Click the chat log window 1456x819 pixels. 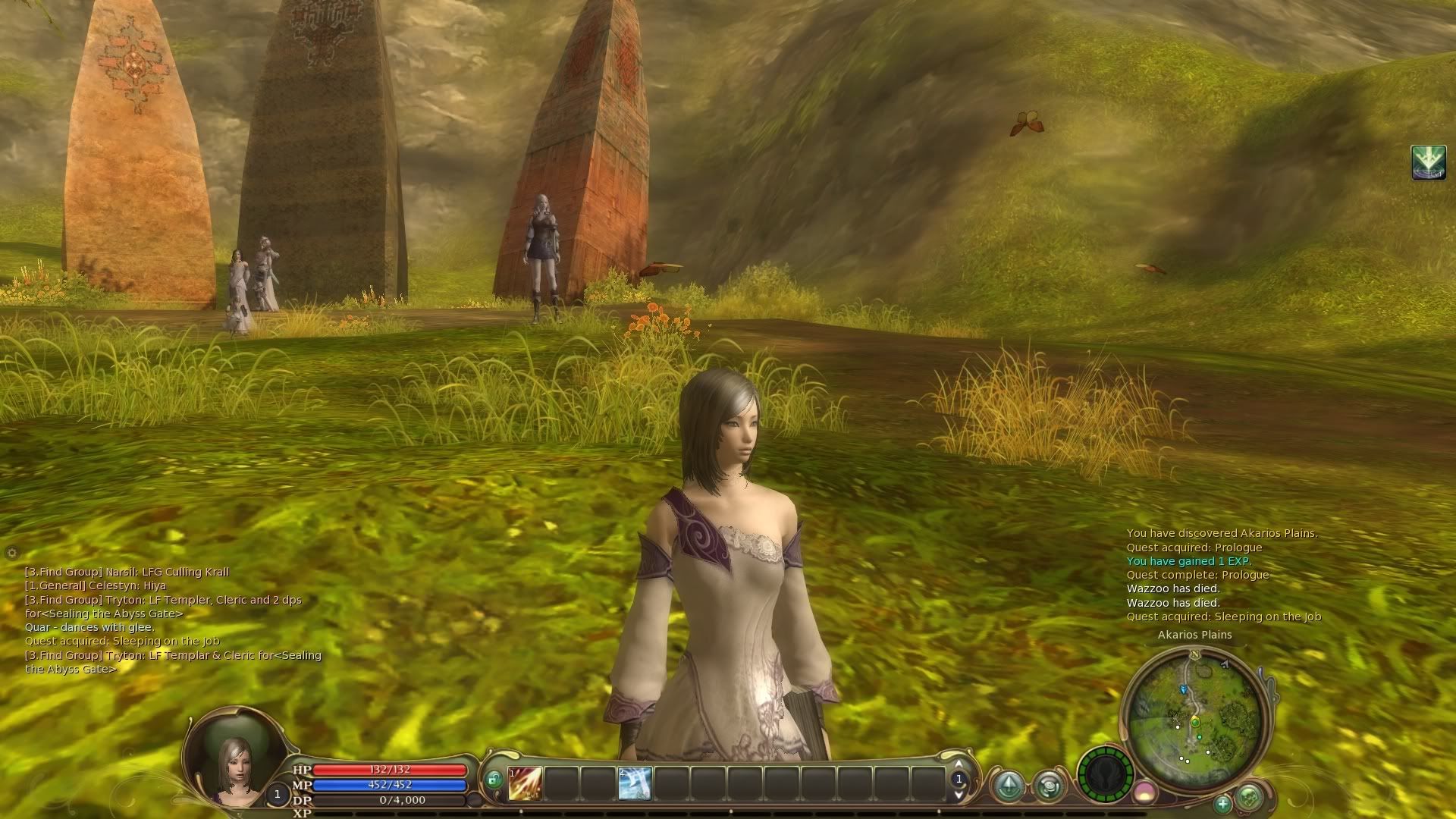[x=174, y=620]
